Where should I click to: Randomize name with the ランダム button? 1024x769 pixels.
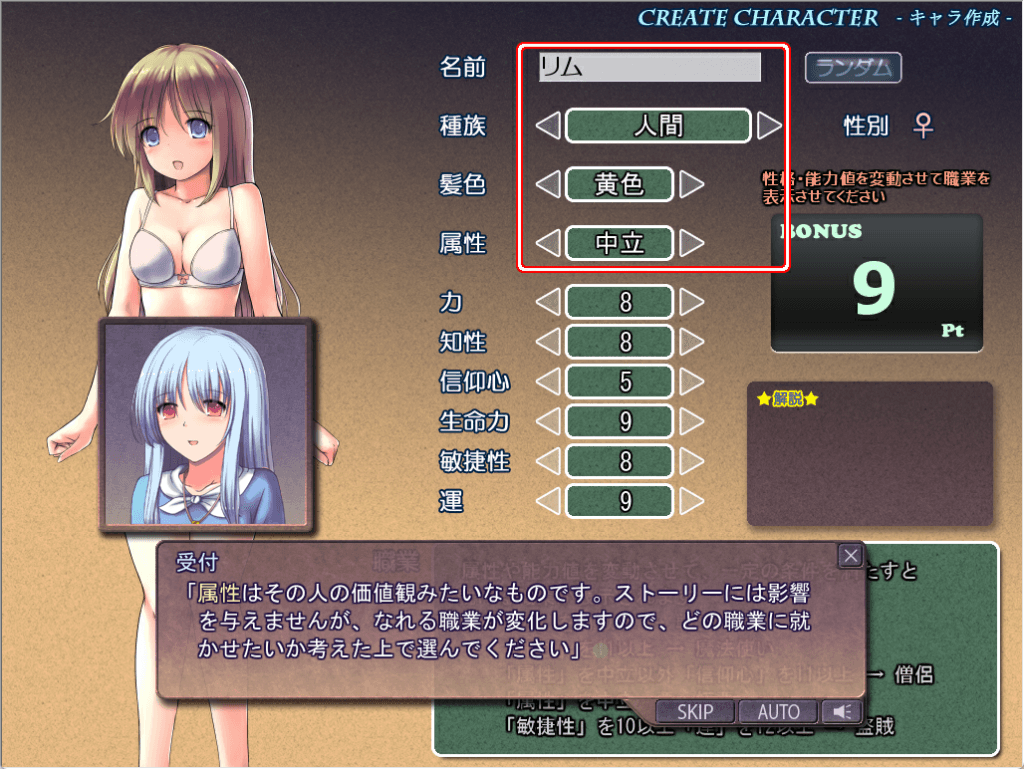854,68
